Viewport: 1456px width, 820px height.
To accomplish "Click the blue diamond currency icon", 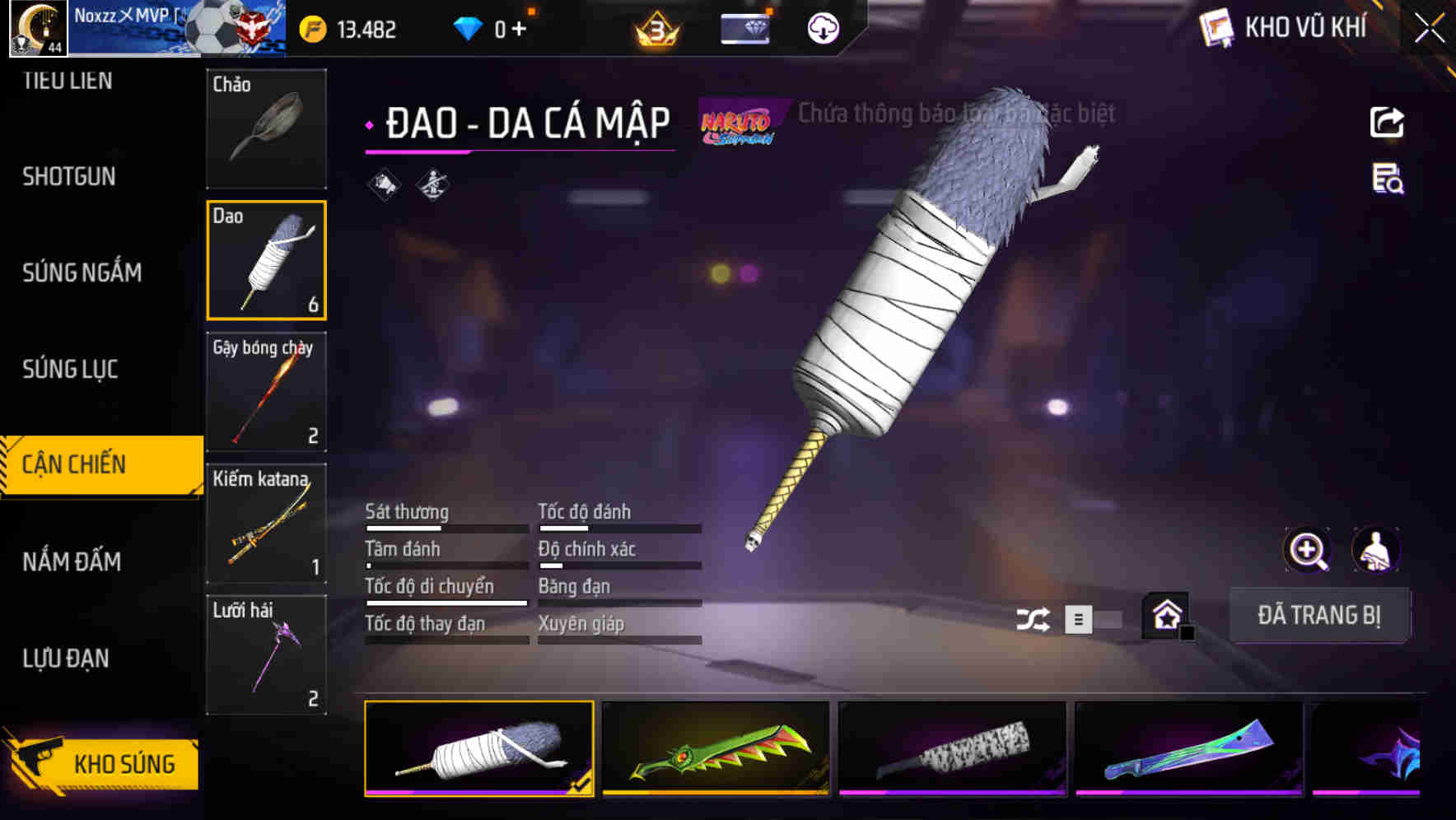I will click(468, 27).
